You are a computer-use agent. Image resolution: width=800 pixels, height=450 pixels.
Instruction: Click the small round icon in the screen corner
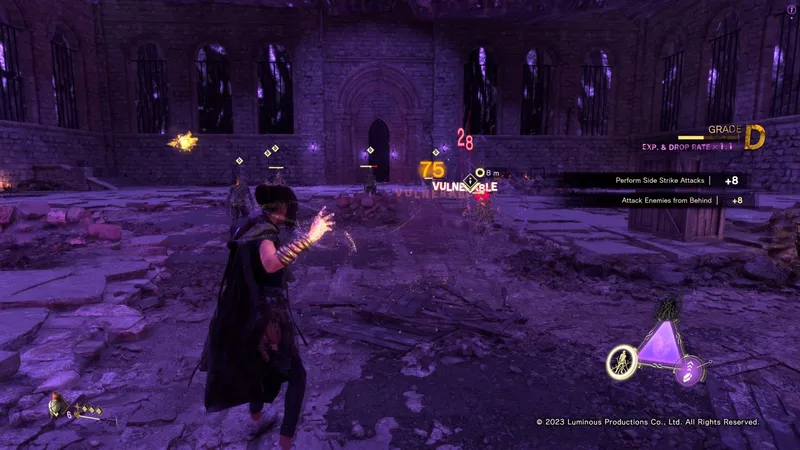coord(791,9)
